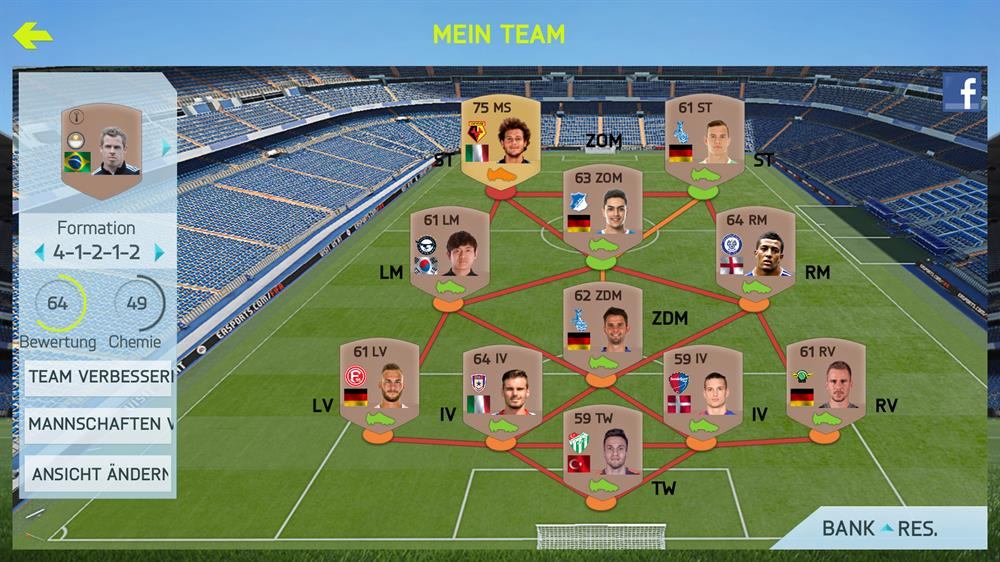
Task: Open the Mannschaften button
Action: 97,424
